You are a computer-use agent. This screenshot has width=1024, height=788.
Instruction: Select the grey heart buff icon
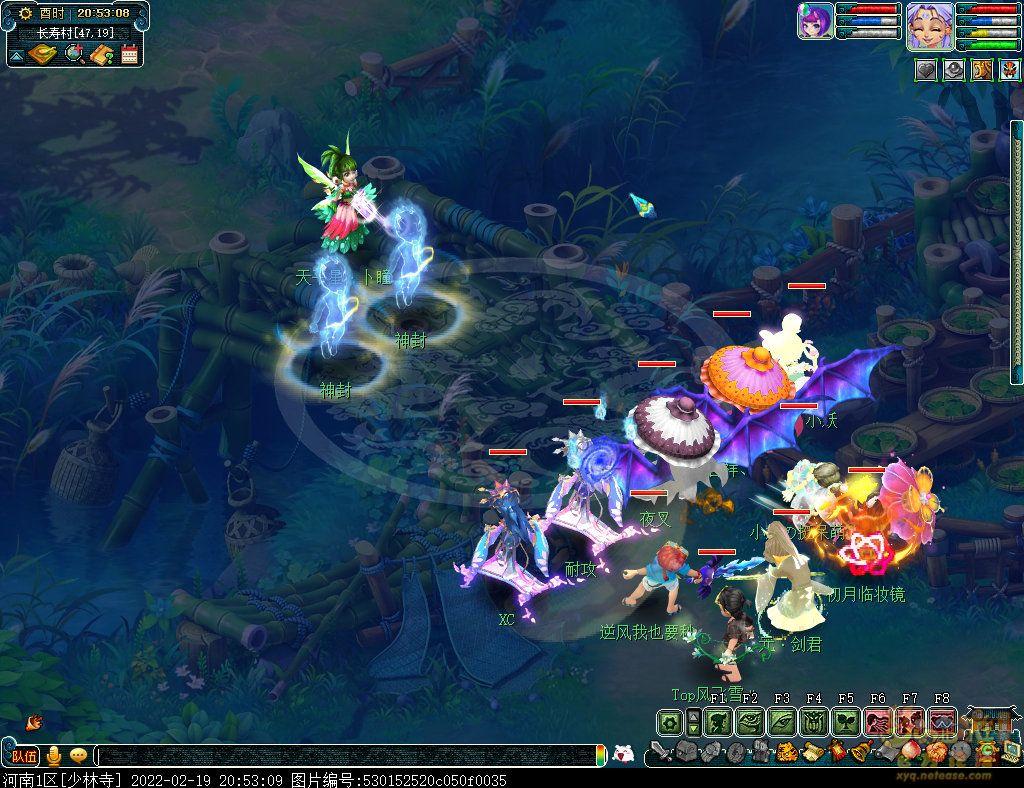pos(926,70)
